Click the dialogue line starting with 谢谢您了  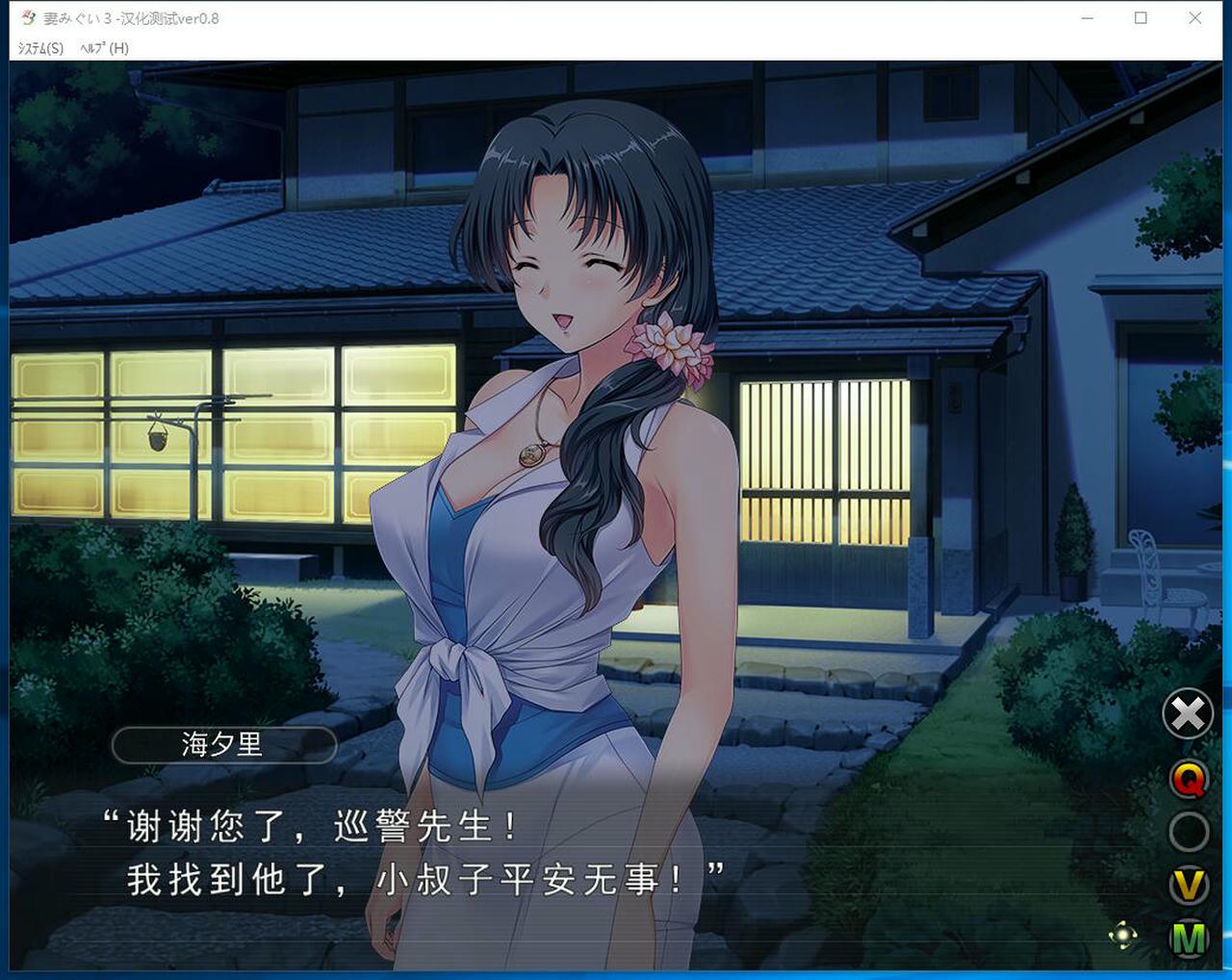308,826
